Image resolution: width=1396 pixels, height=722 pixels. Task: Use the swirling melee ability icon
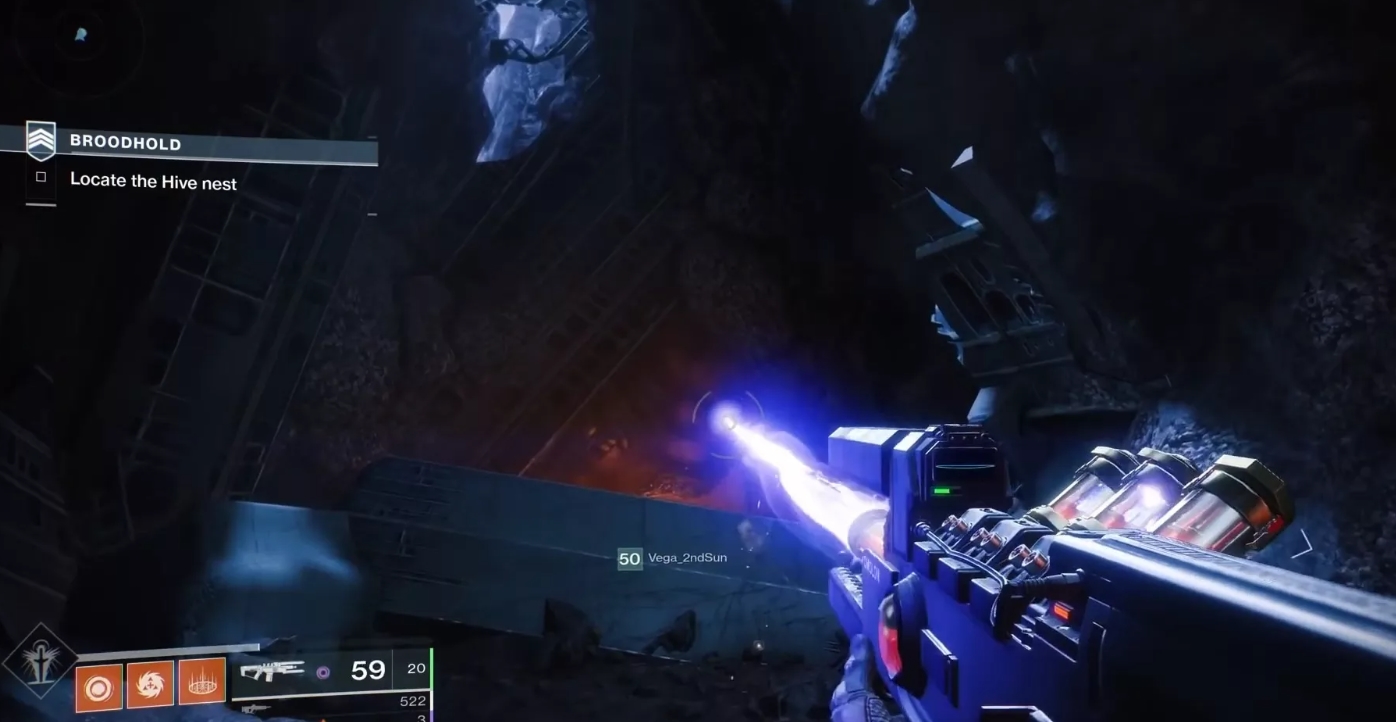click(x=150, y=685)
